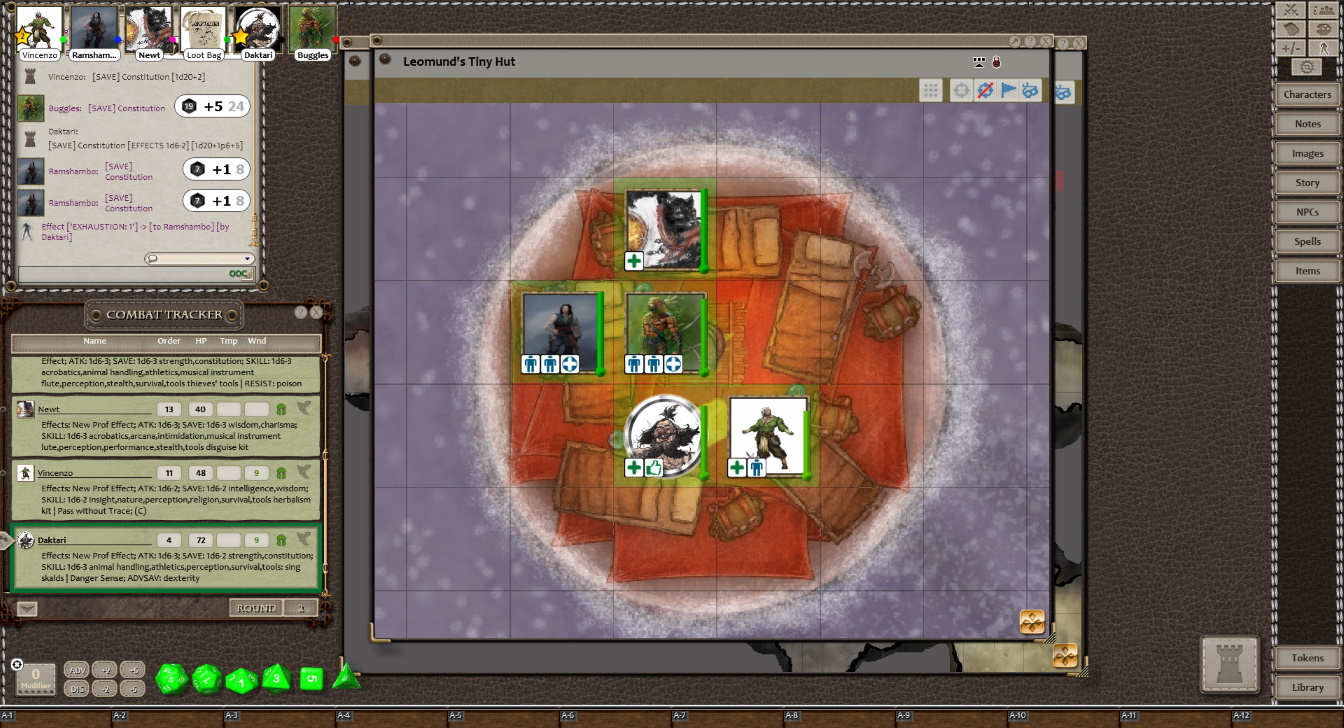Open the Notes panel
This screenshot has width=1344, height=728.
(1307, 124)
